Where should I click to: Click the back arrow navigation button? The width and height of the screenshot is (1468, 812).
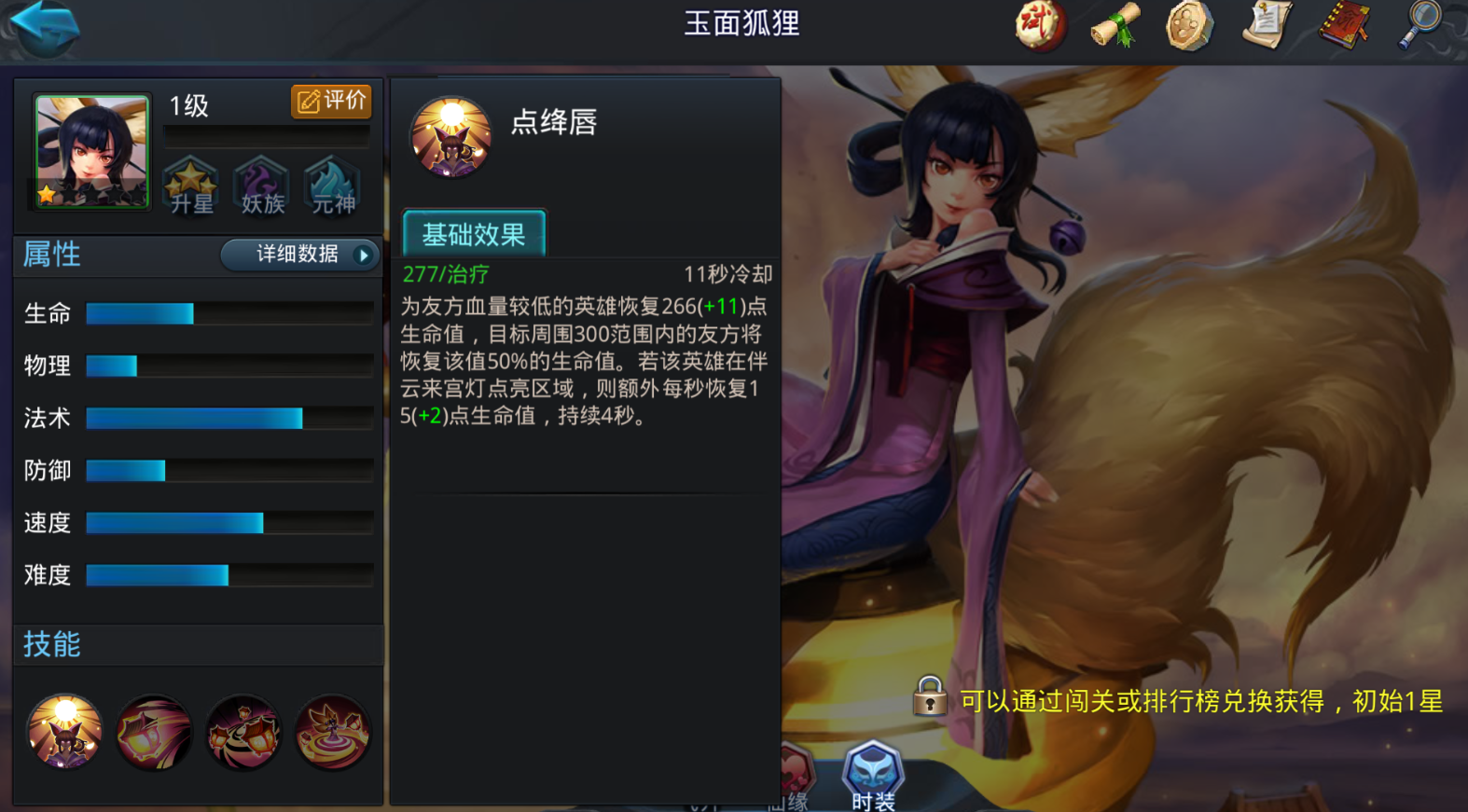pos(44,28)
